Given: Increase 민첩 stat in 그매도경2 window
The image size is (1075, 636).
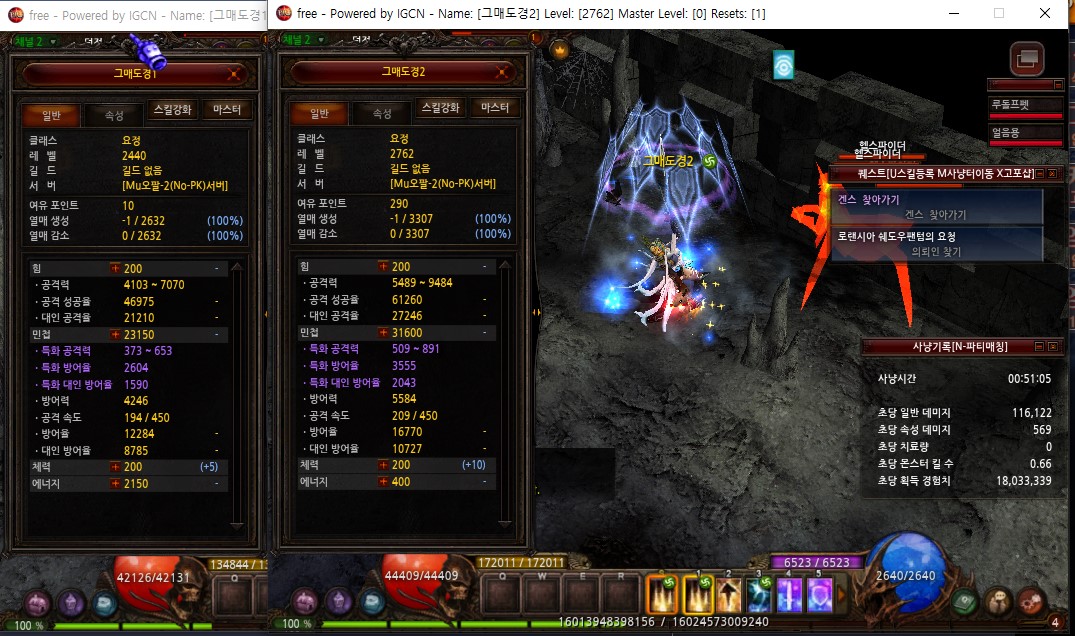Looking at the screenshot, I should click(x=382, y=332).
